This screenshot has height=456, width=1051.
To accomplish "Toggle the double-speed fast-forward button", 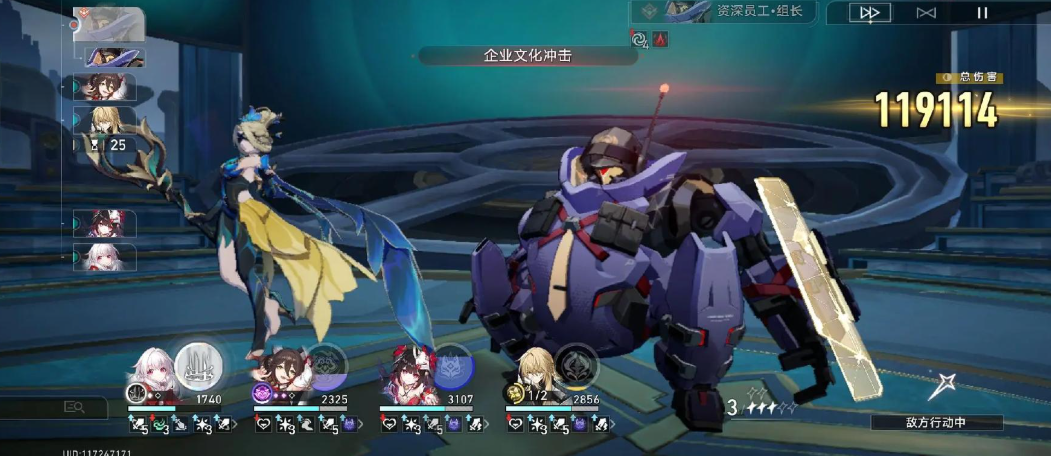I will (x=870, y=13).
